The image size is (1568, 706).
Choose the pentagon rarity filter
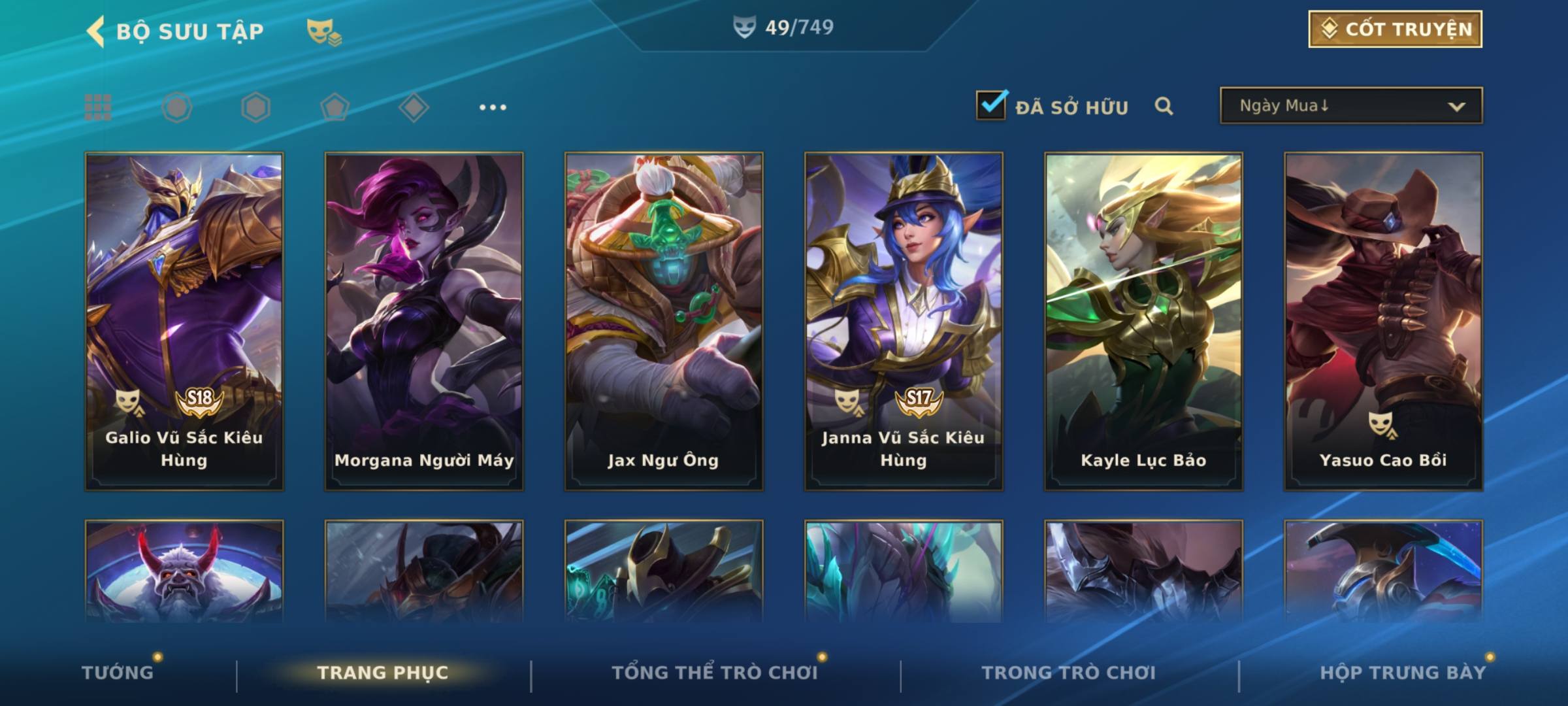335,107
